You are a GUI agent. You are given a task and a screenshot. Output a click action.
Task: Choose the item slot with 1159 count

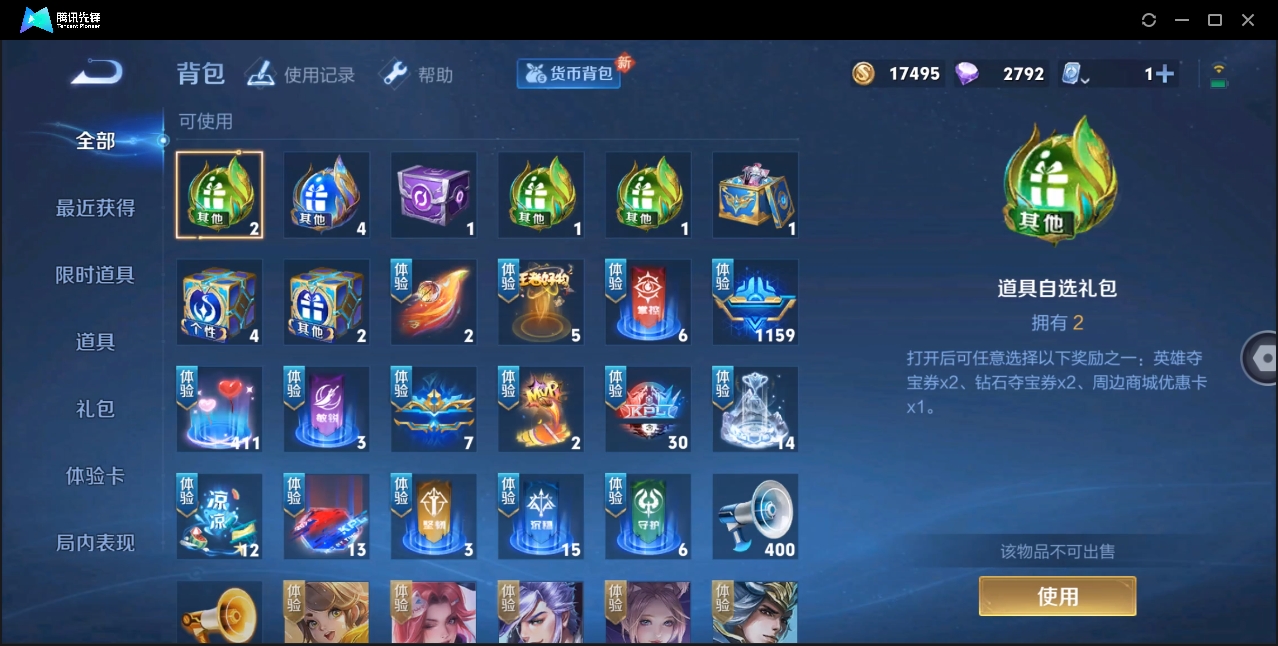click(x=755, y=302)
